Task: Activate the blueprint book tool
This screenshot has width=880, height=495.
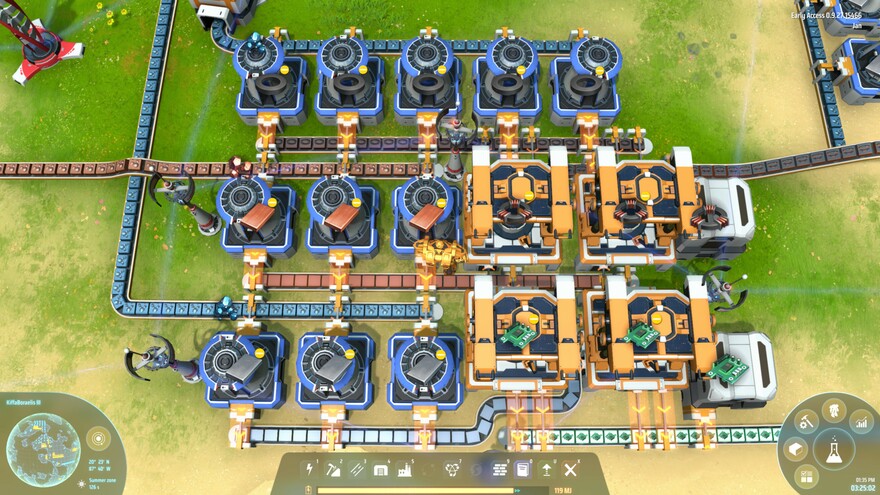Action: coord(522,469)
